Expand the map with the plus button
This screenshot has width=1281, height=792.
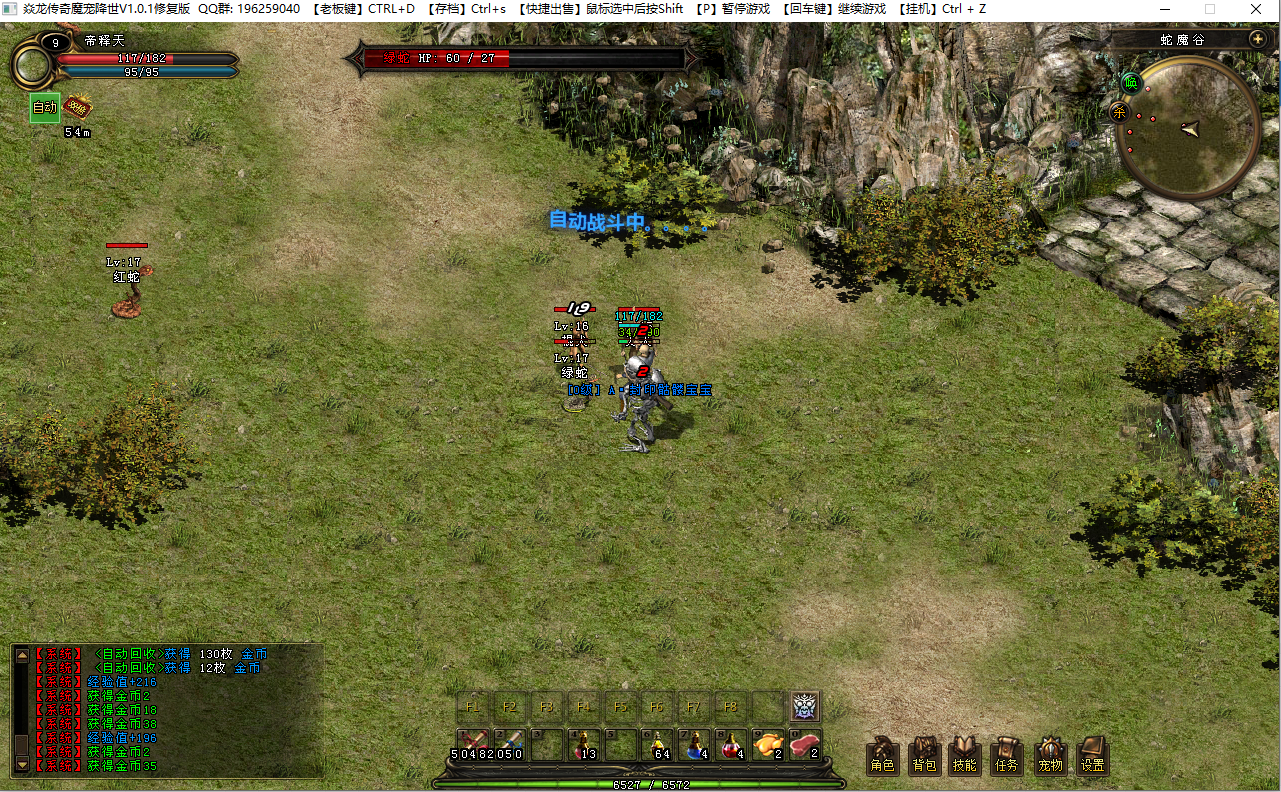point(1257,39)
